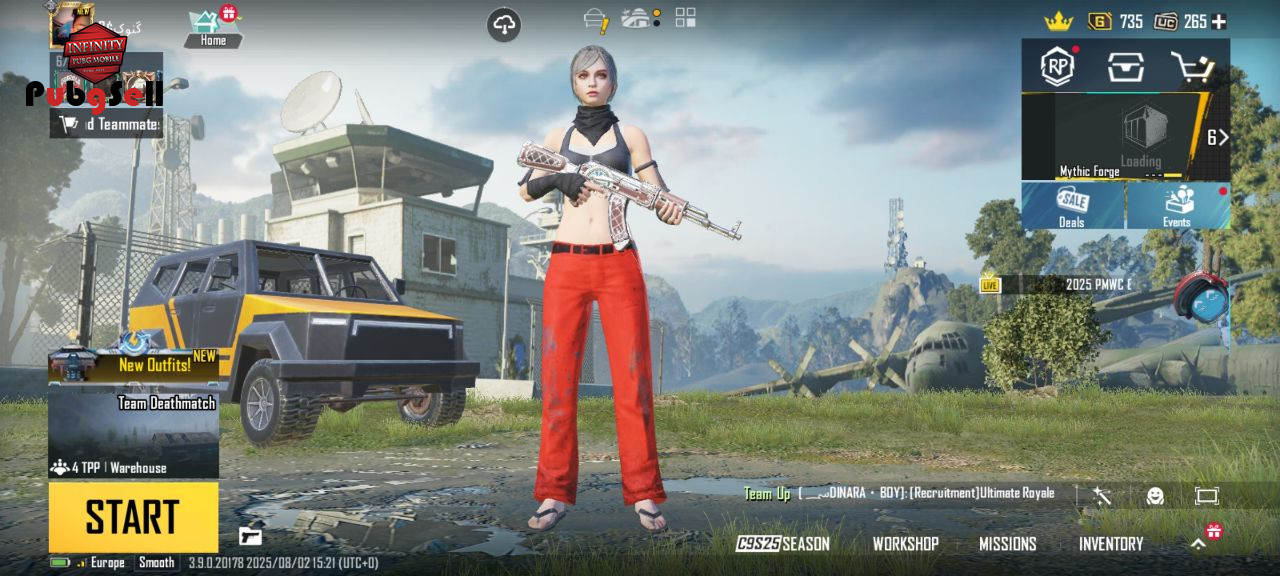Open the Home icon at top left
This screenshot has height=576, width=1280.
tap(210, 26)
